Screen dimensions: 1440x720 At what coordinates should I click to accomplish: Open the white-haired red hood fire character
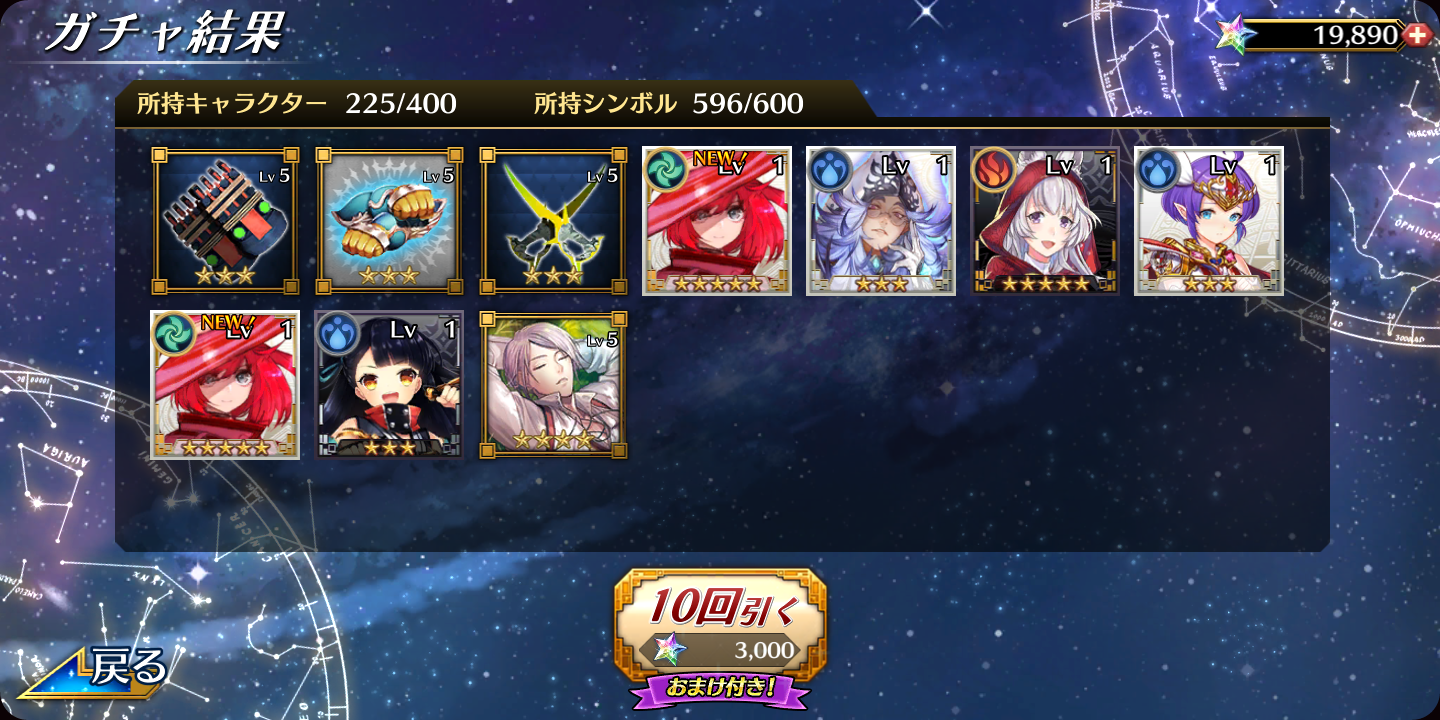1045,221
